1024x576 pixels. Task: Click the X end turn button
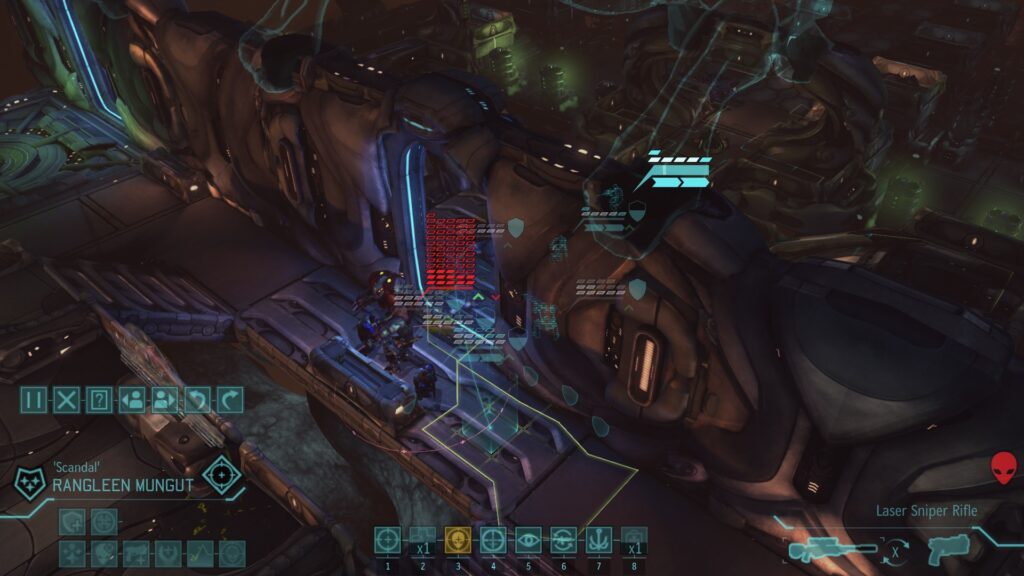67,401
